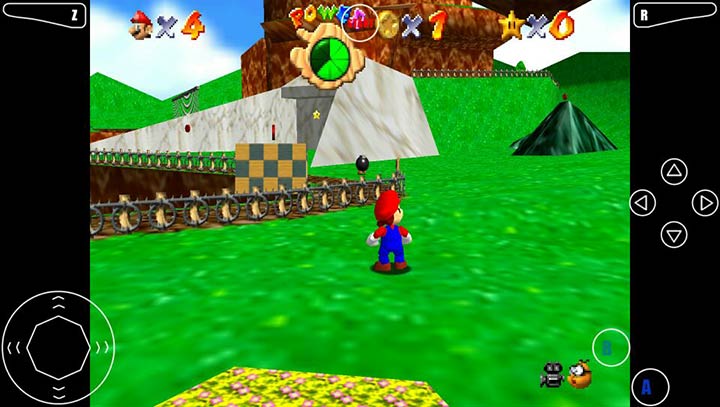720x407 pixels.
Task: Tap the red START touch button
Action: [x=362, y=24]
